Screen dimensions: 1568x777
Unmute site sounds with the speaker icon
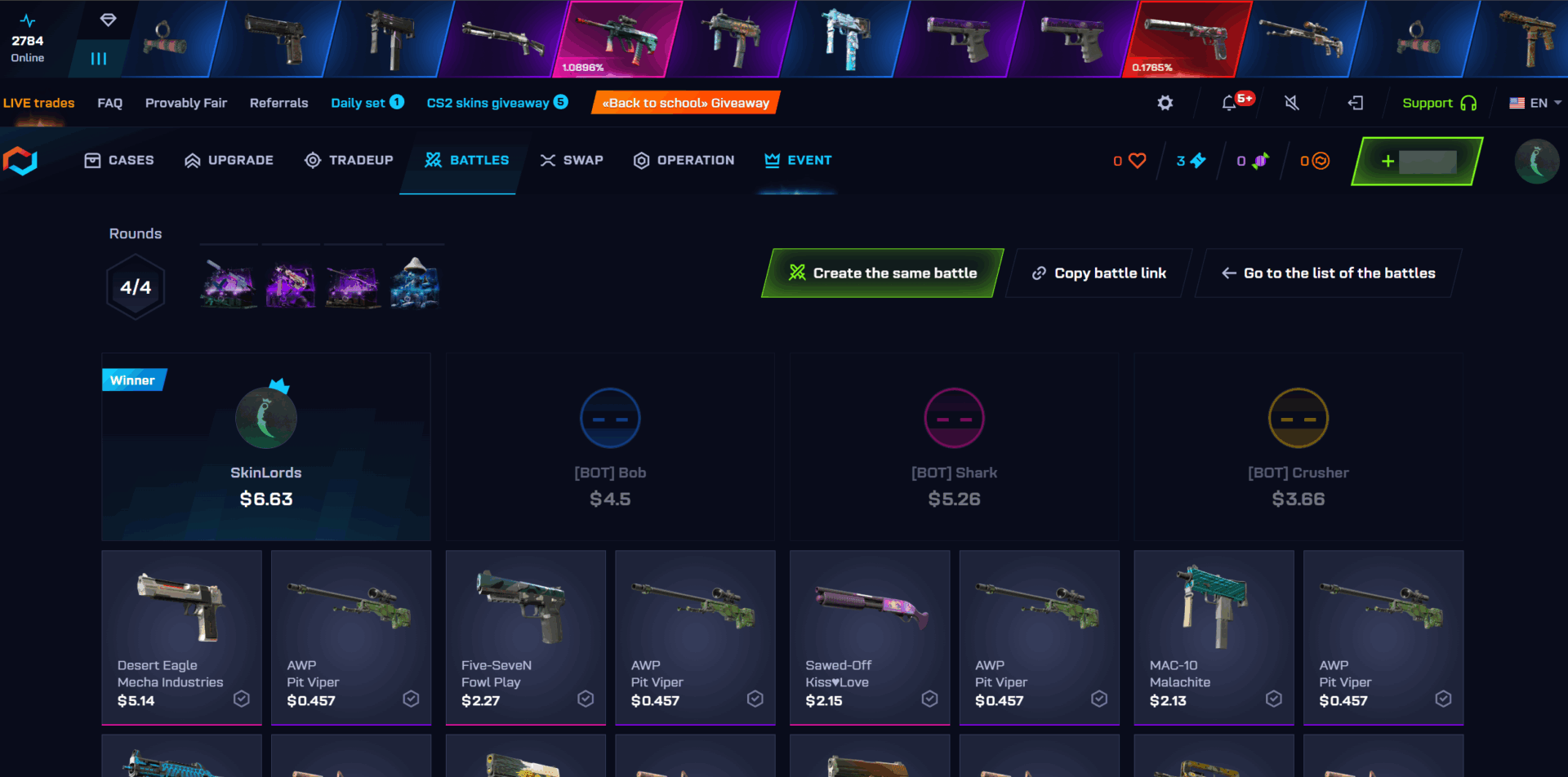(x=1292, y=103)
